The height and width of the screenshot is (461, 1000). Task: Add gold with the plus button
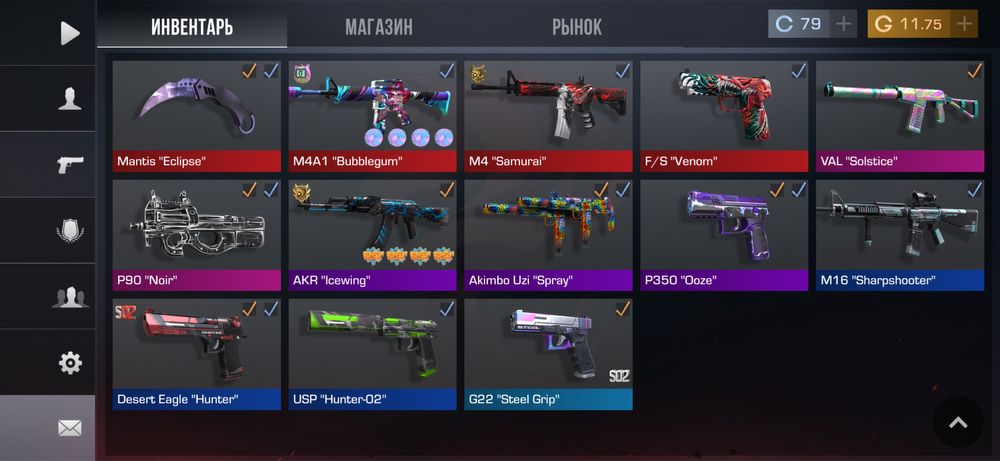coord(964,24)
